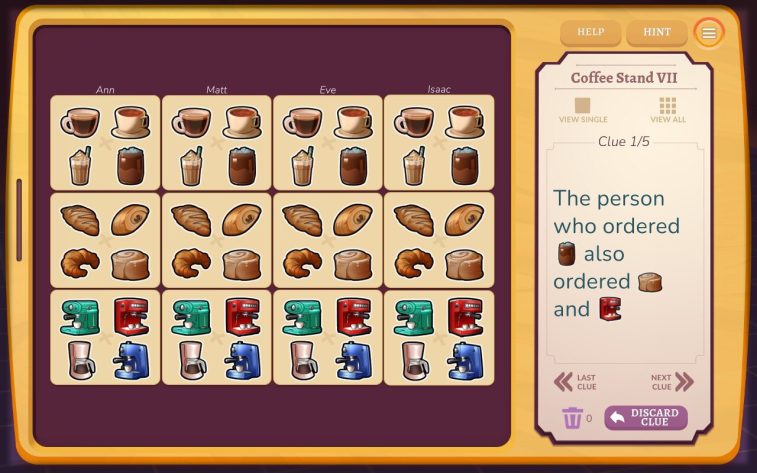Image resolution: width=757 pixels, height=473 pixels.
Task: Select Ann's French press coffee maker tile
Action: [80, 360]
